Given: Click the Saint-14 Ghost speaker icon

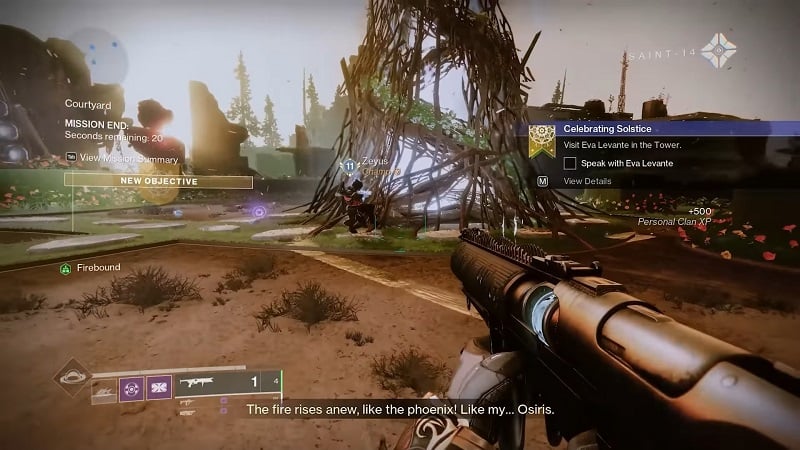Looking at the screenshot, I should click(x=718, y=51).
